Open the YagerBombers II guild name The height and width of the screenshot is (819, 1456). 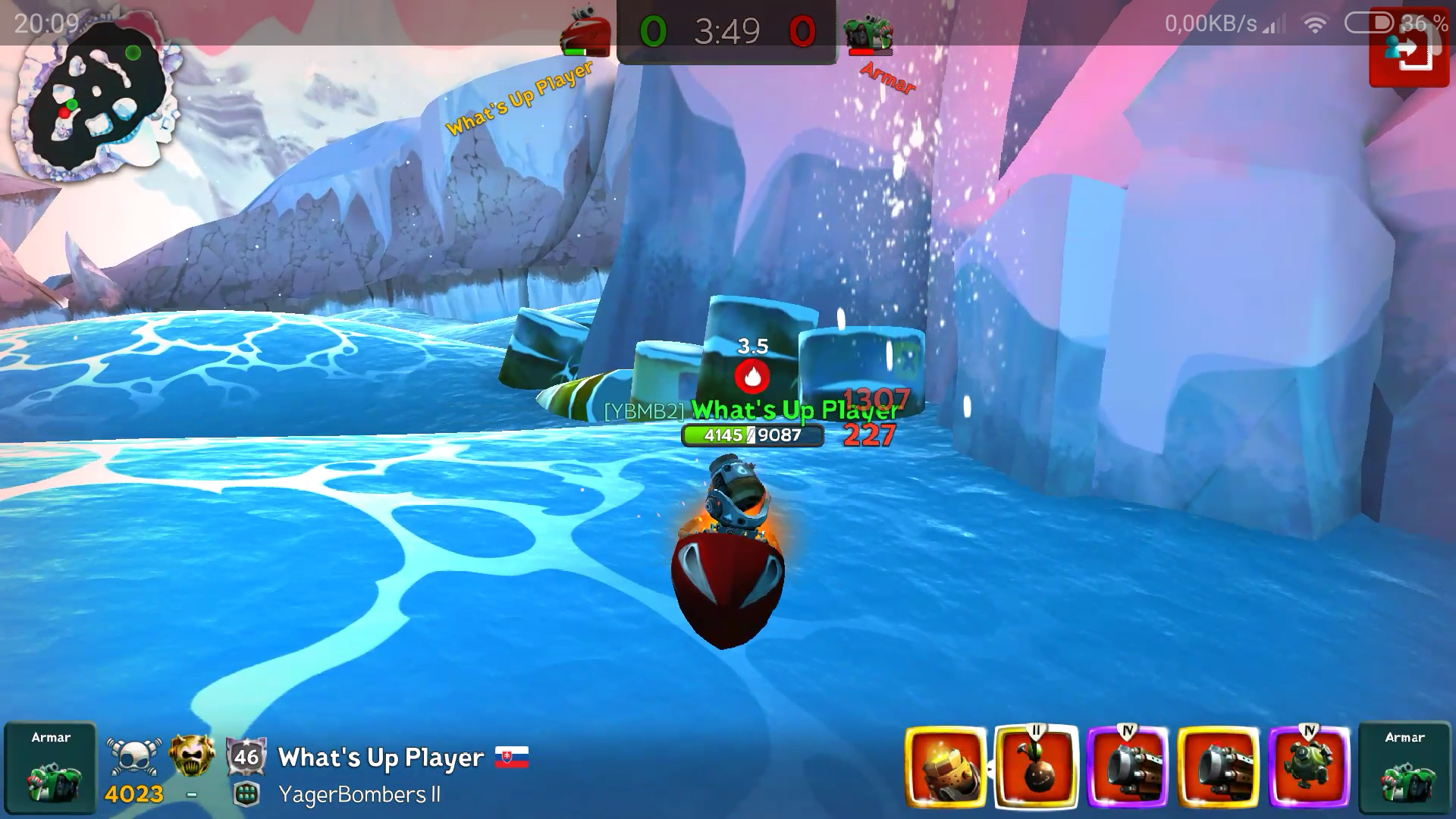[x=359, y=795]
